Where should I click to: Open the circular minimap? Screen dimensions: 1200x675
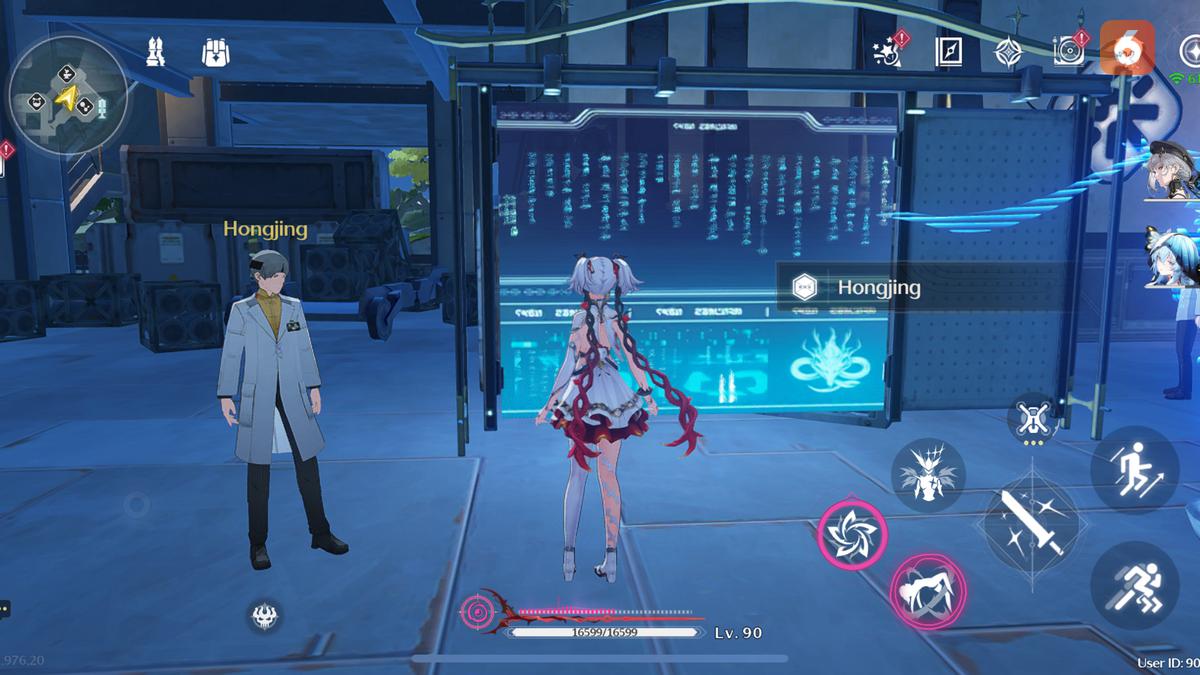(67, 96)
